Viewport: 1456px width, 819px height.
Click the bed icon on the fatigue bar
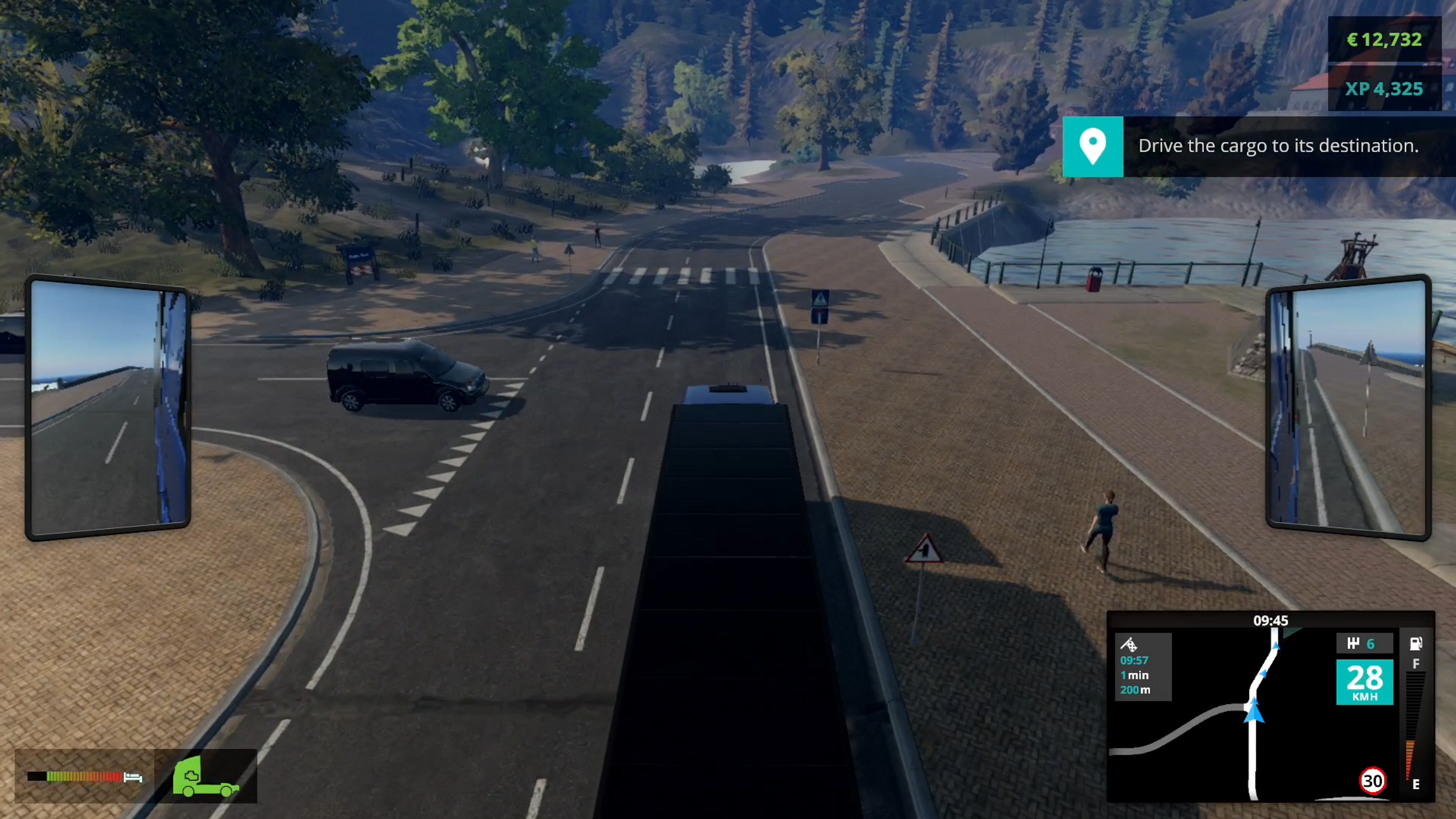(x=133, y=776)
